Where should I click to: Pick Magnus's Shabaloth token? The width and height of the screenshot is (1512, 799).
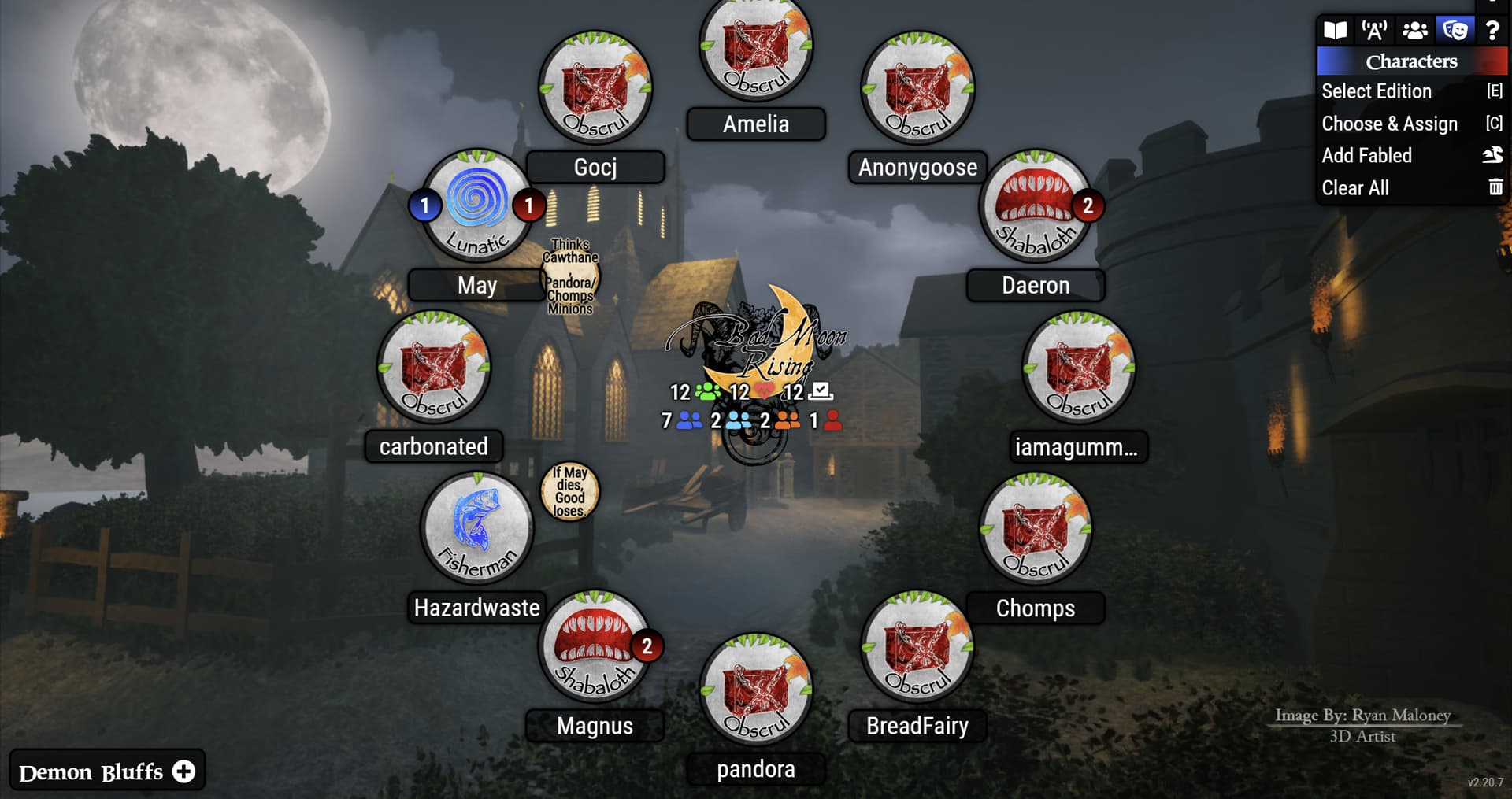[x=595, y=647]
